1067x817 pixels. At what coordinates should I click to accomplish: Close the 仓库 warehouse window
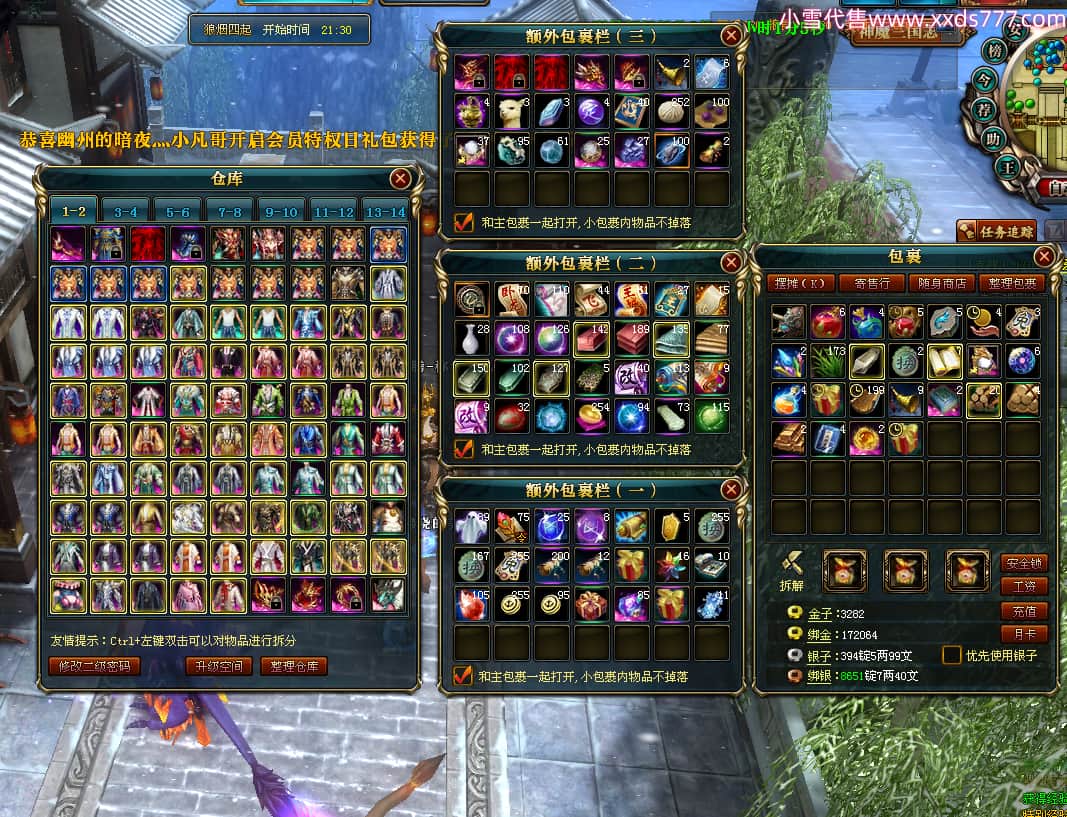click(x=400, y=179)
